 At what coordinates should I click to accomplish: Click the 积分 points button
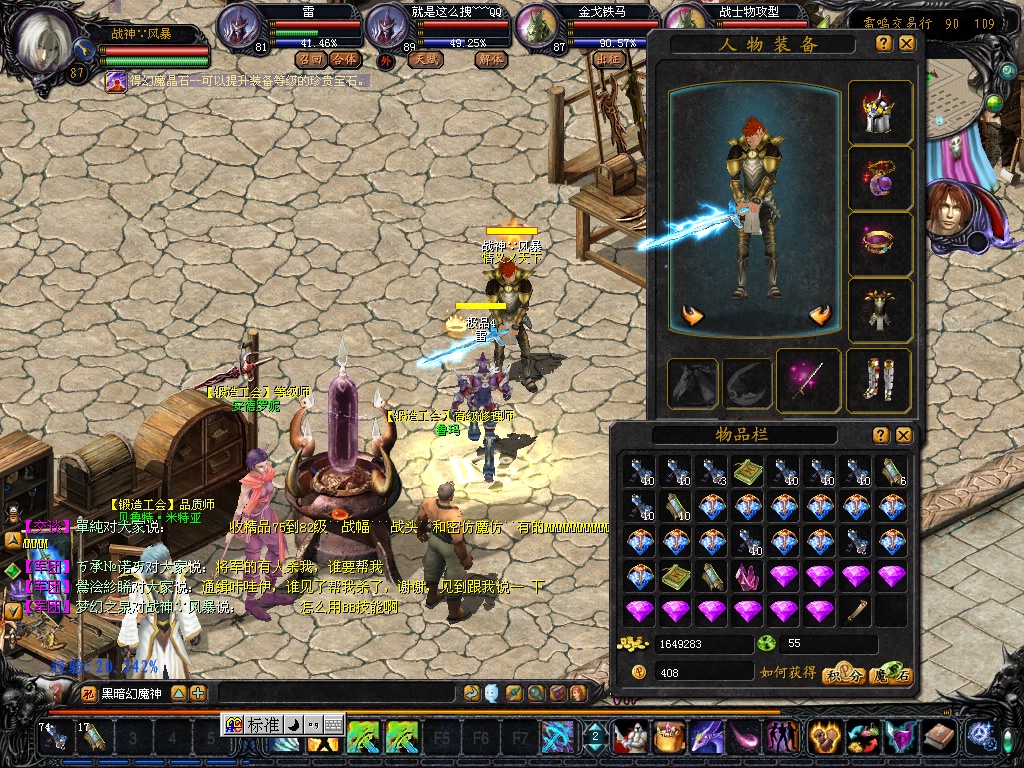coord(845,676)
